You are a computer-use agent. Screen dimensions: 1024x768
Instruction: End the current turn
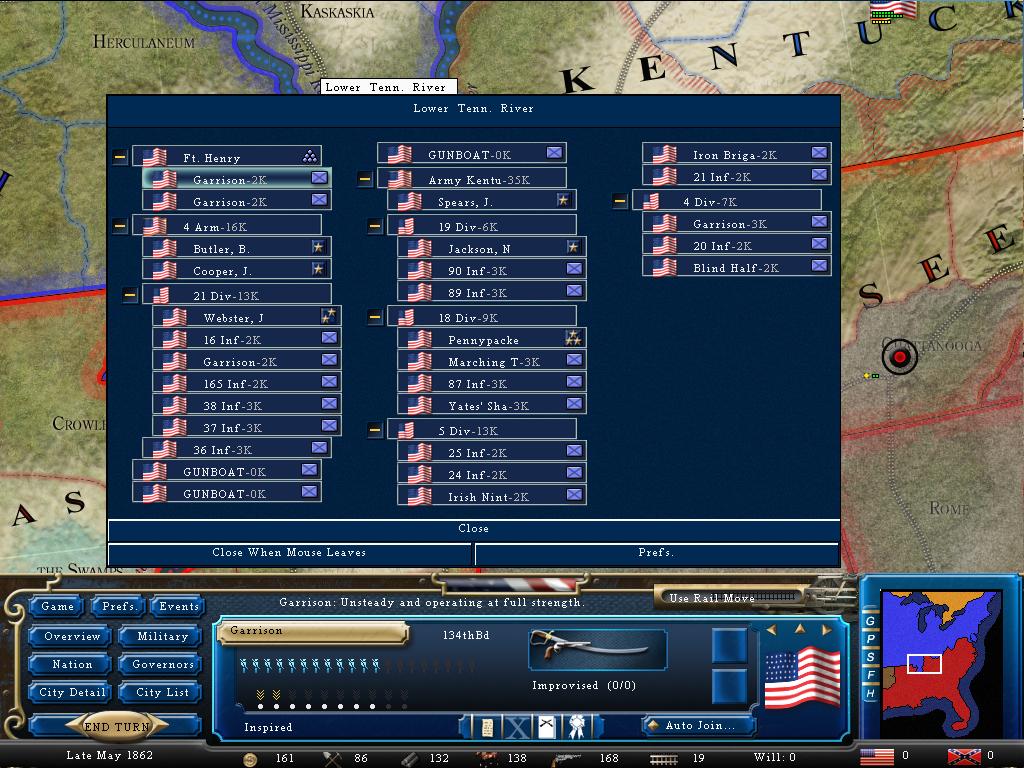pyautogui.click(x=117, y=727)
